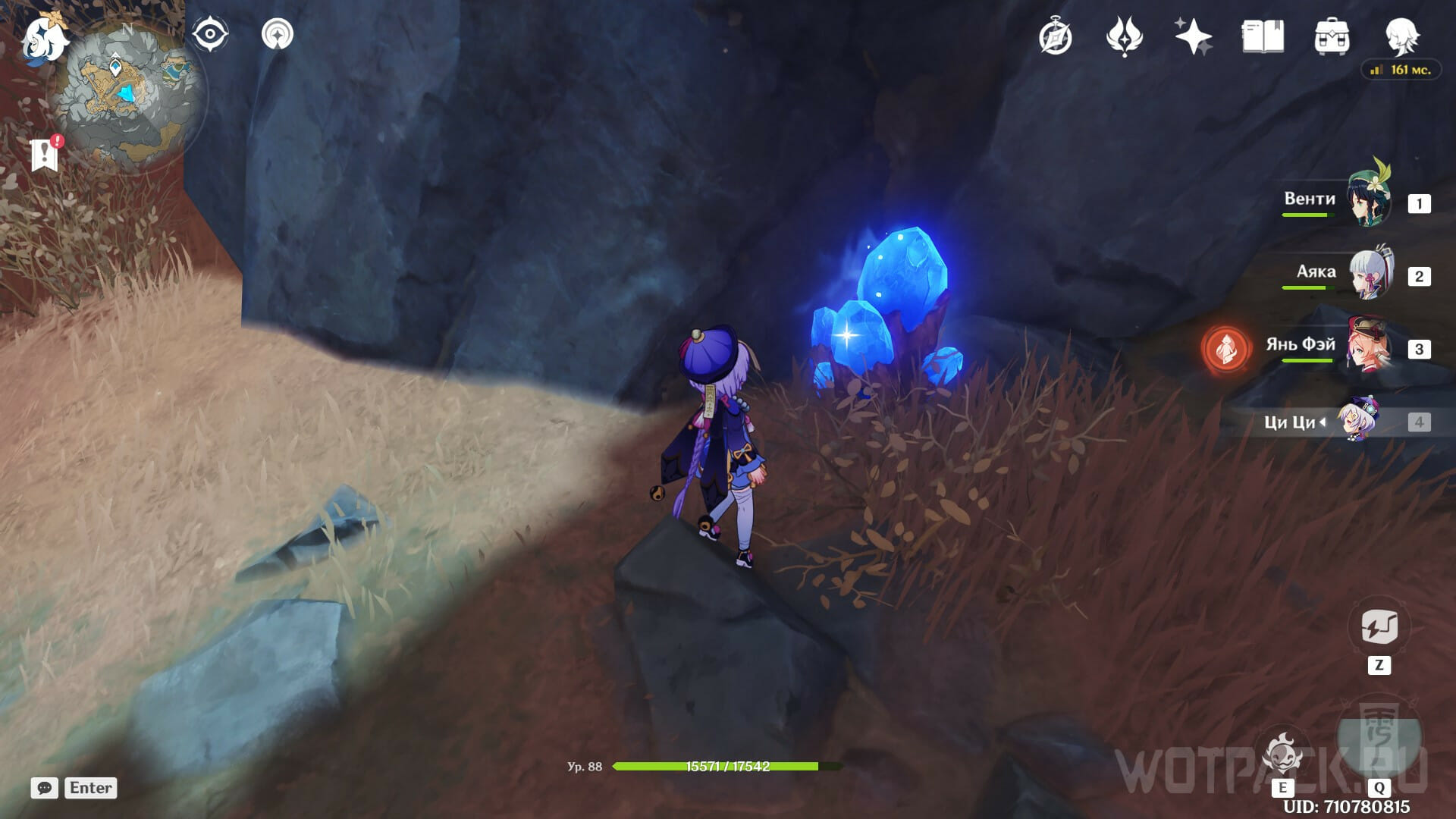Switch to party member Янь Фэй

click(1368, 346)
